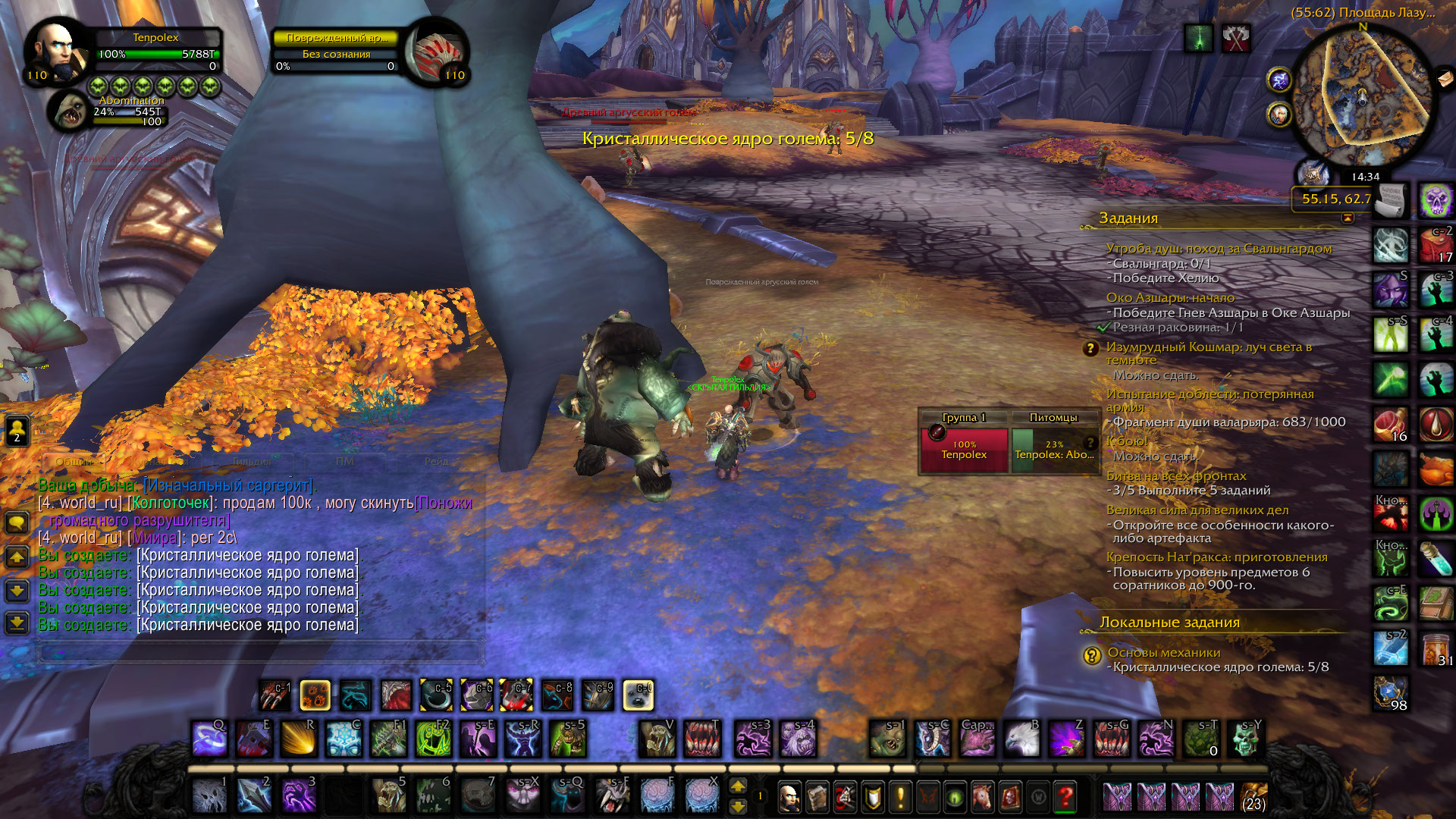Click the crossed axes buff icon
The image size is (1456, 819).
click(x=1236, y=38)
